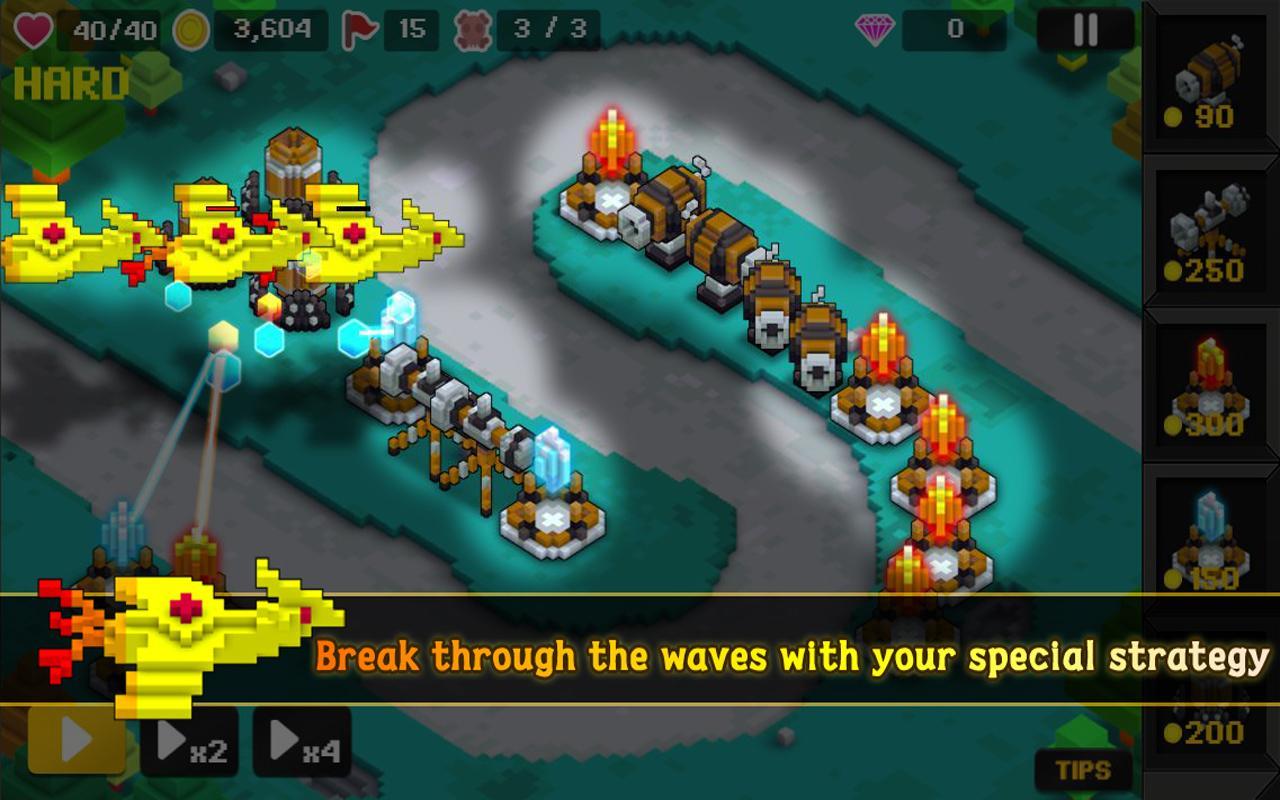The width and height of the screenshot is (1280, 800).
Task: Pause the game
Action: pyautogui.click(x=1083, y=28)
